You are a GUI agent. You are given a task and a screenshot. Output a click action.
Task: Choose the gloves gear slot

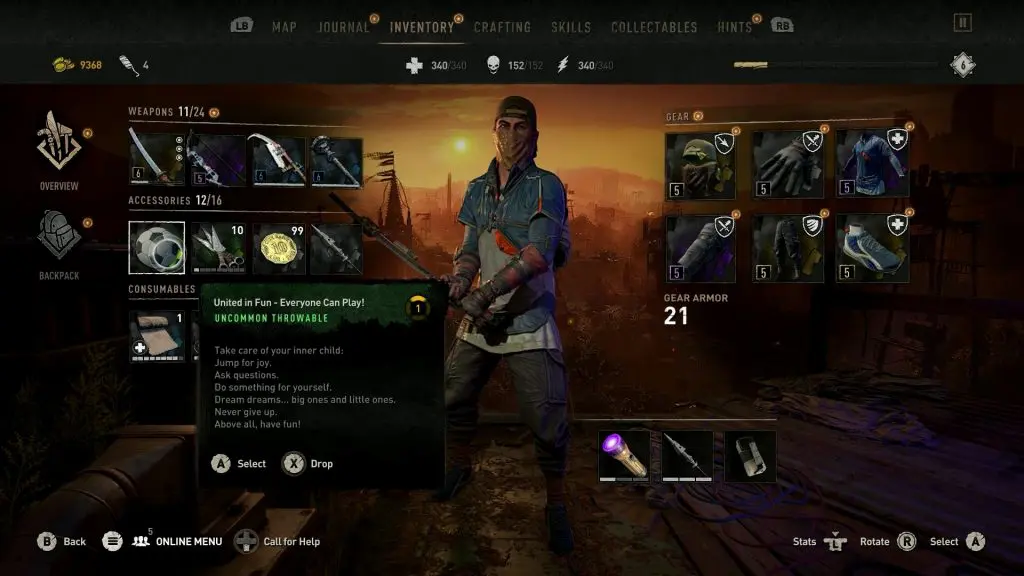(785, 164)
